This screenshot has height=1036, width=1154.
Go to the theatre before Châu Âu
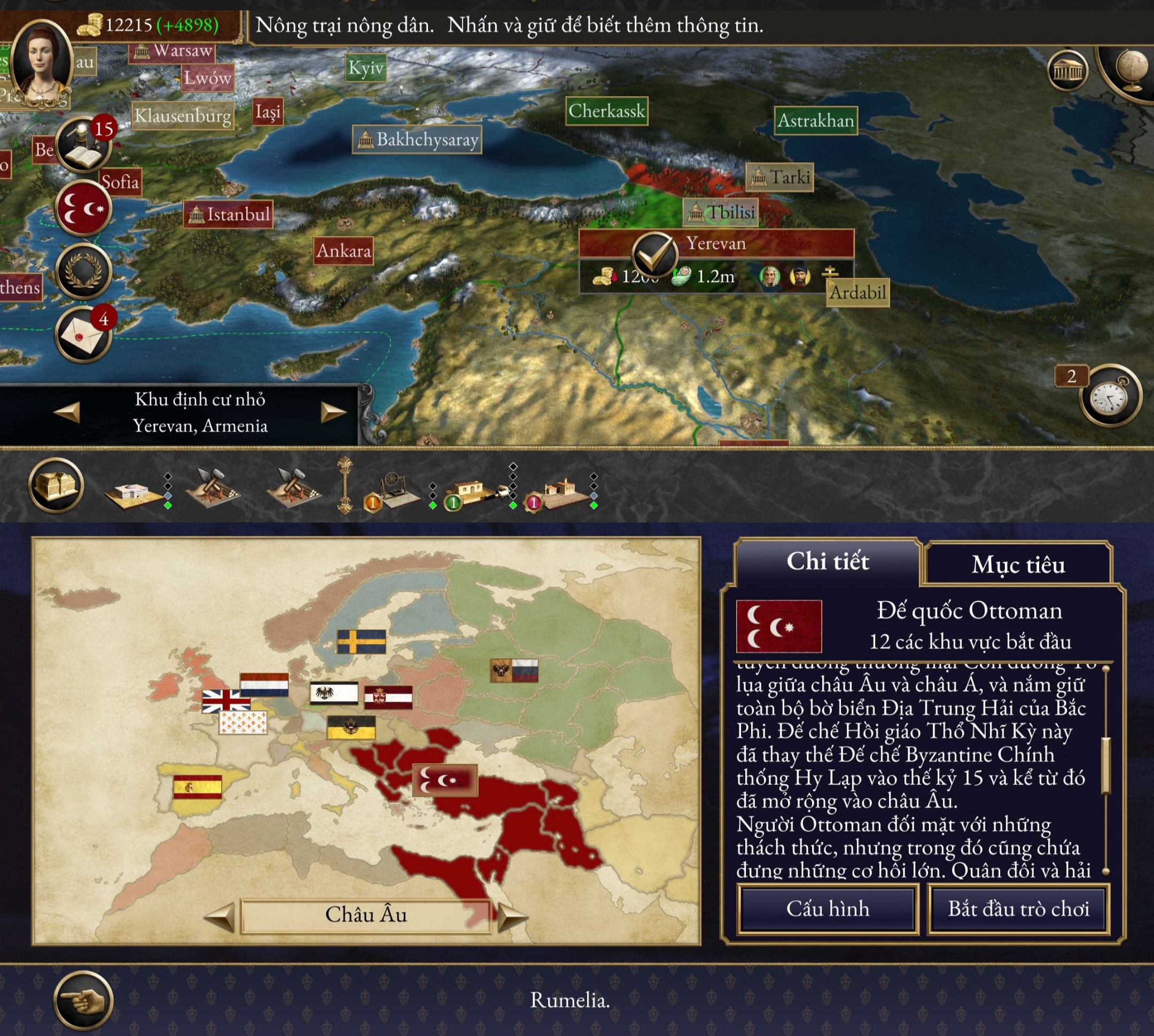(220, 916)
